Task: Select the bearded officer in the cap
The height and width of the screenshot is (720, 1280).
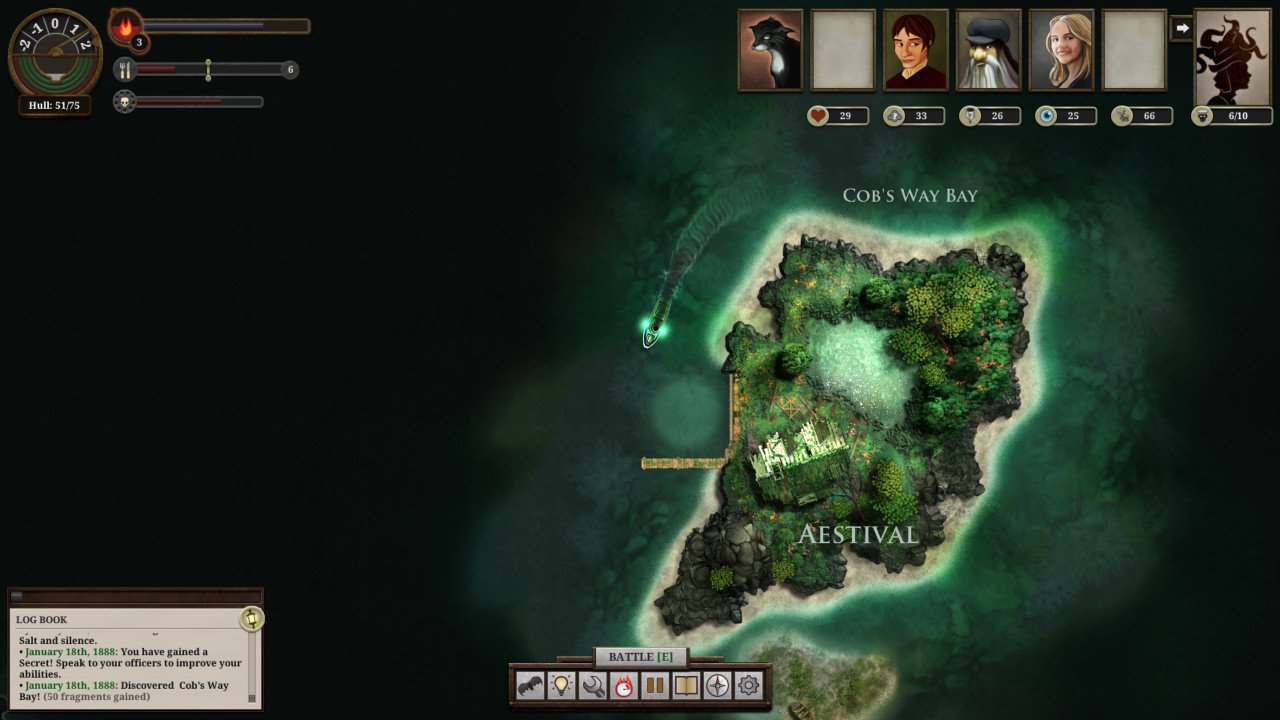Action: point(989,50)
